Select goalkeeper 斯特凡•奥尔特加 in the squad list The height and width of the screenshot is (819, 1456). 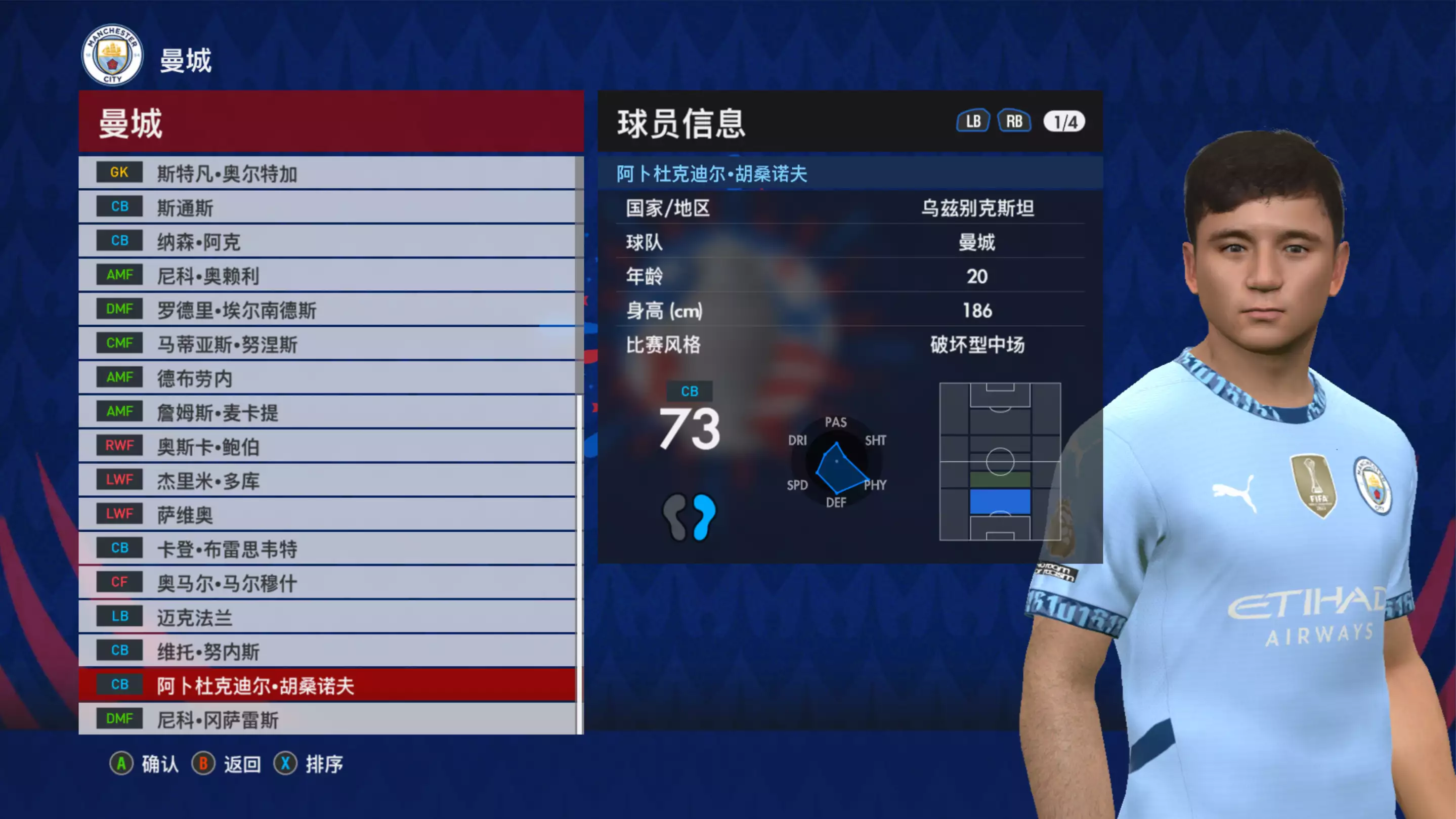click(x=328, y=173)
